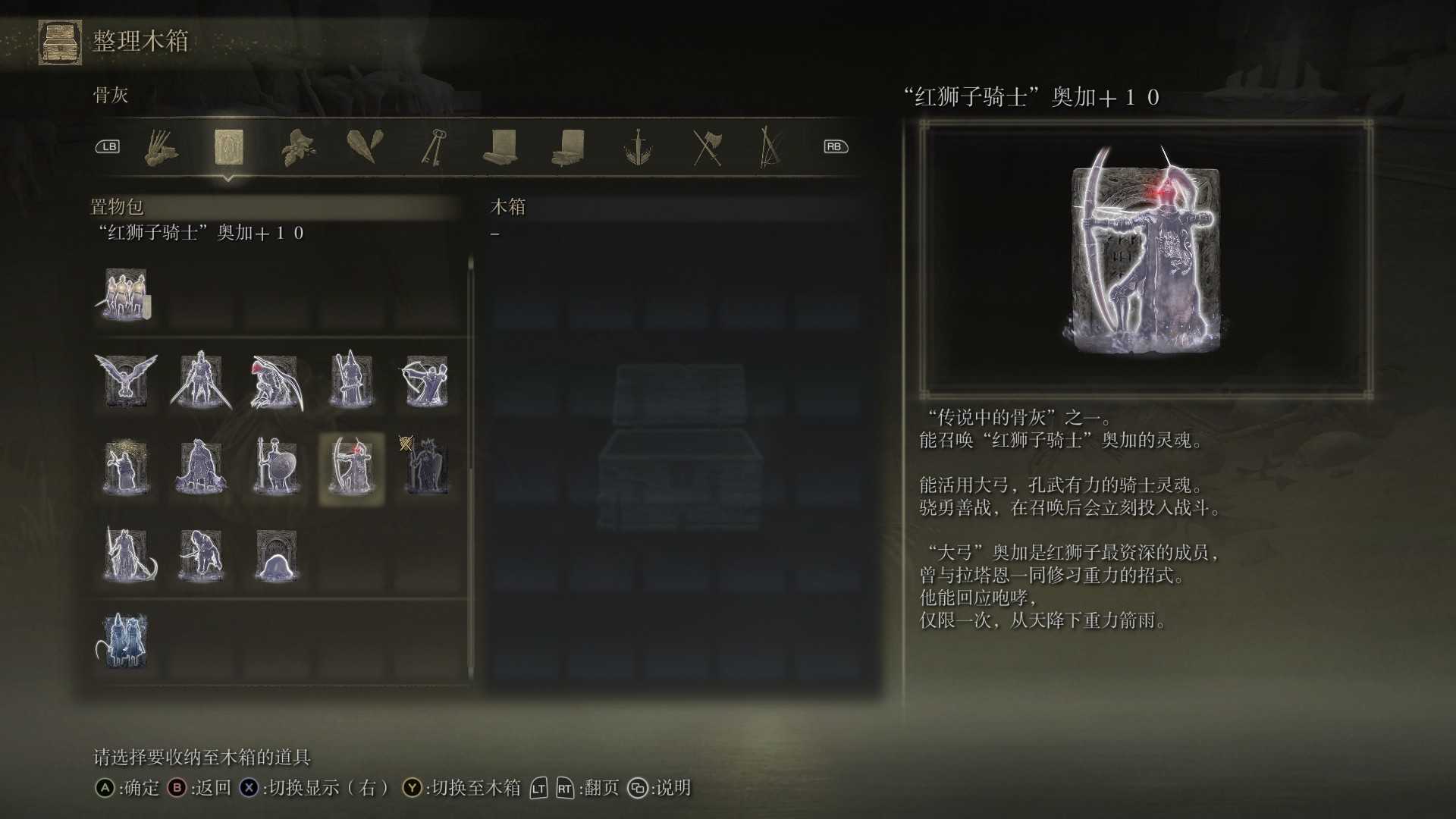Select the jellyfish spirit ash thumbnail
The height and width of the screenshot is (819, 1456).
[x=276, y=556]
